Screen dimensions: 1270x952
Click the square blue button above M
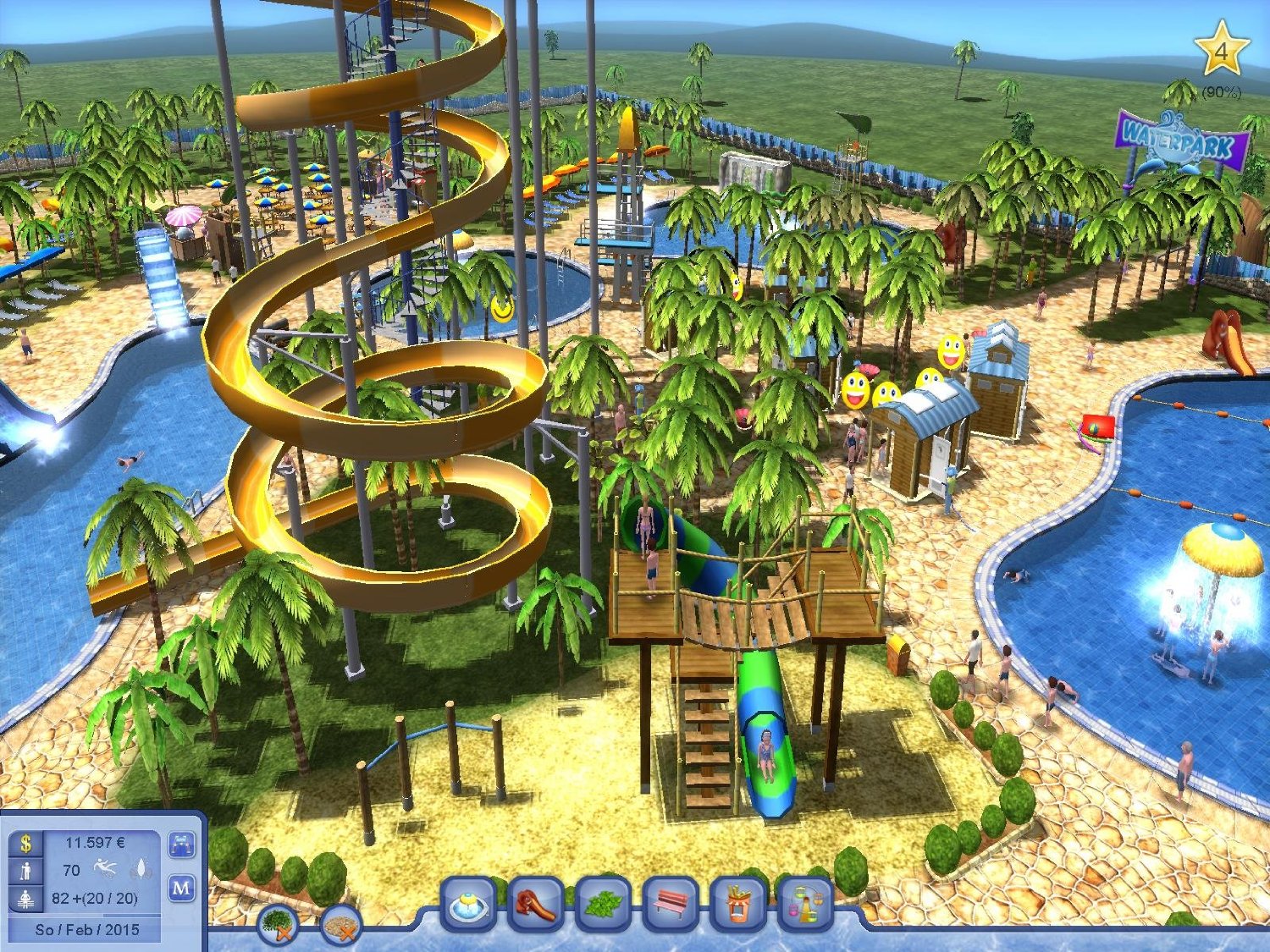click(x=182, y=844)
